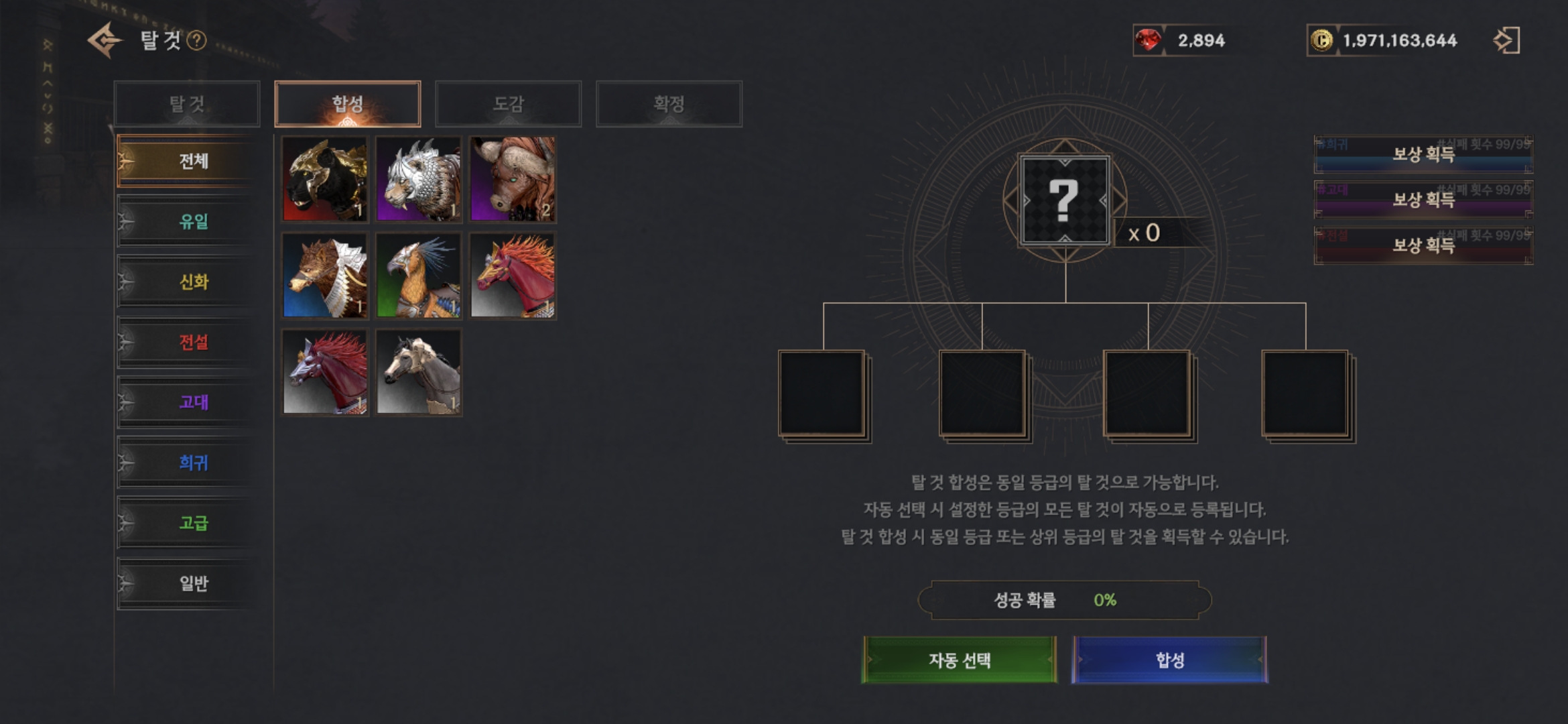Exit the screen via top-right icon
The width and height of the screenshot is (1568, 724).
[x=1506, y=40]
